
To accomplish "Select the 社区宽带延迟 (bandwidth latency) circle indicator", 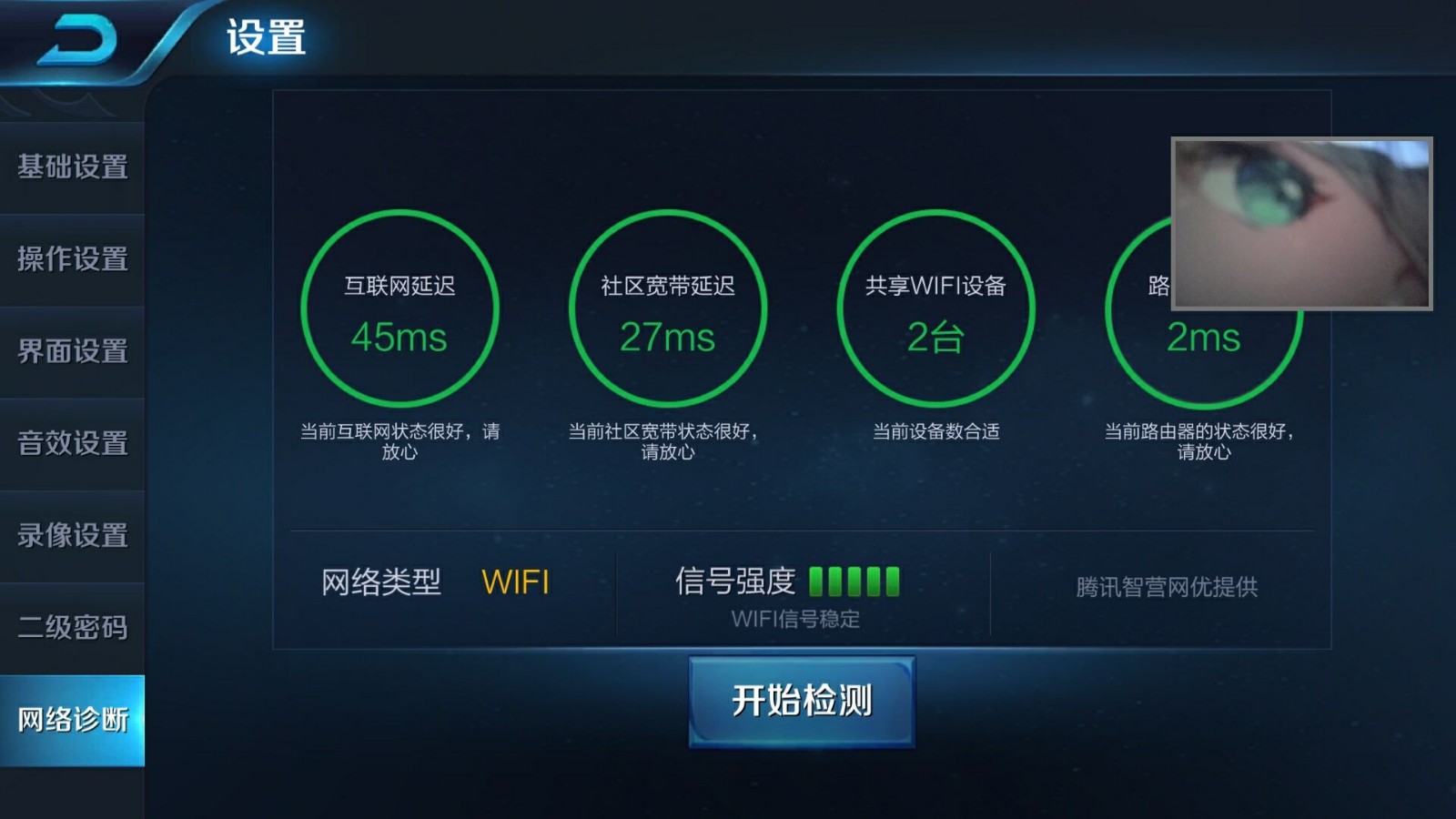I will [x=667, y=309].
